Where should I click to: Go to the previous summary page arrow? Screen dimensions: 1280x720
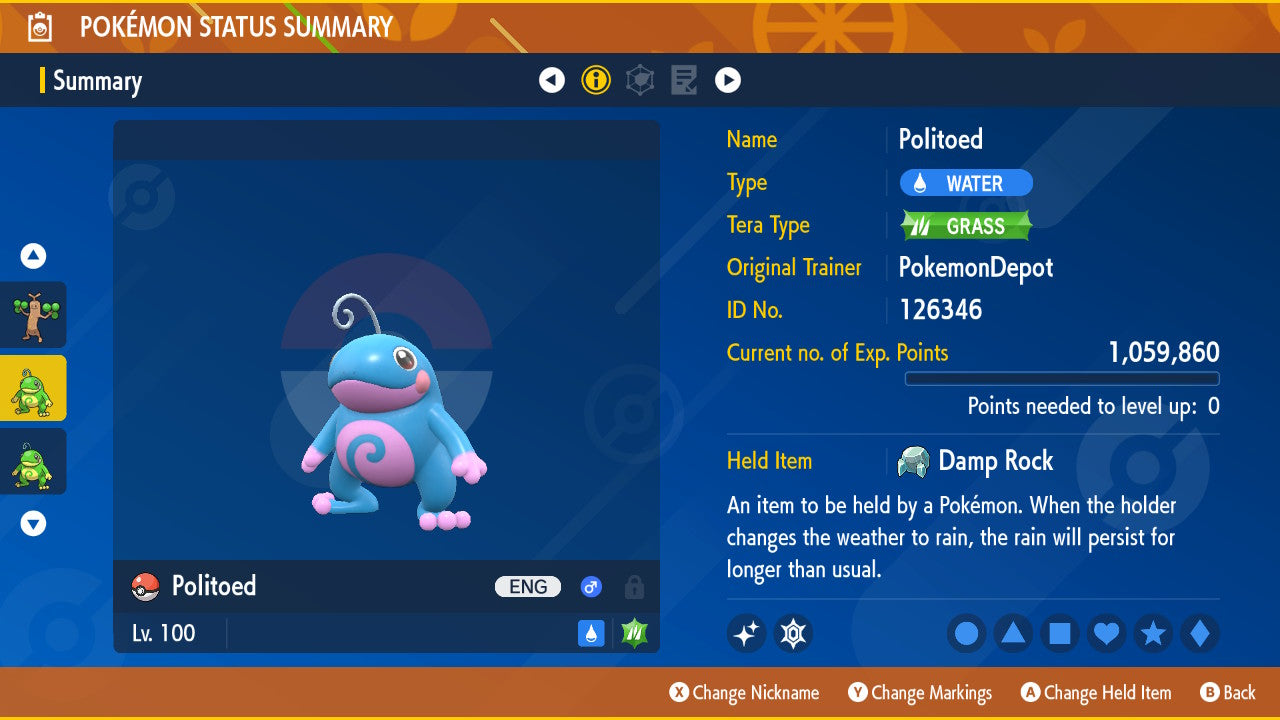click(x=552, y=80)
